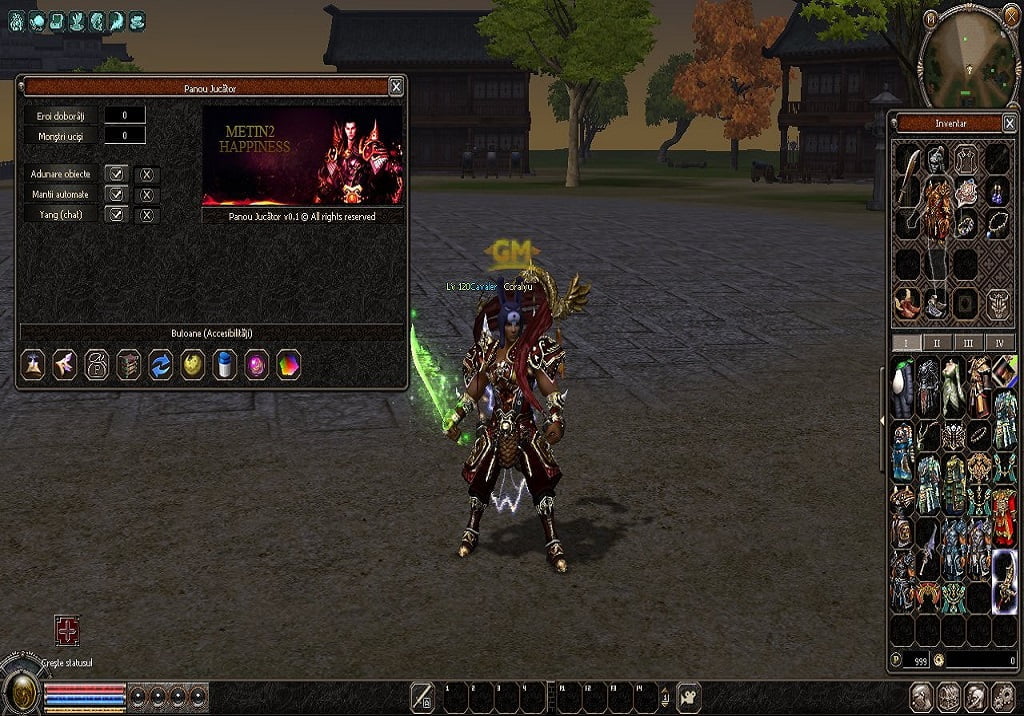
Task: Toggle the Mantii automate checkmark
Action: (x=117, y=194)
